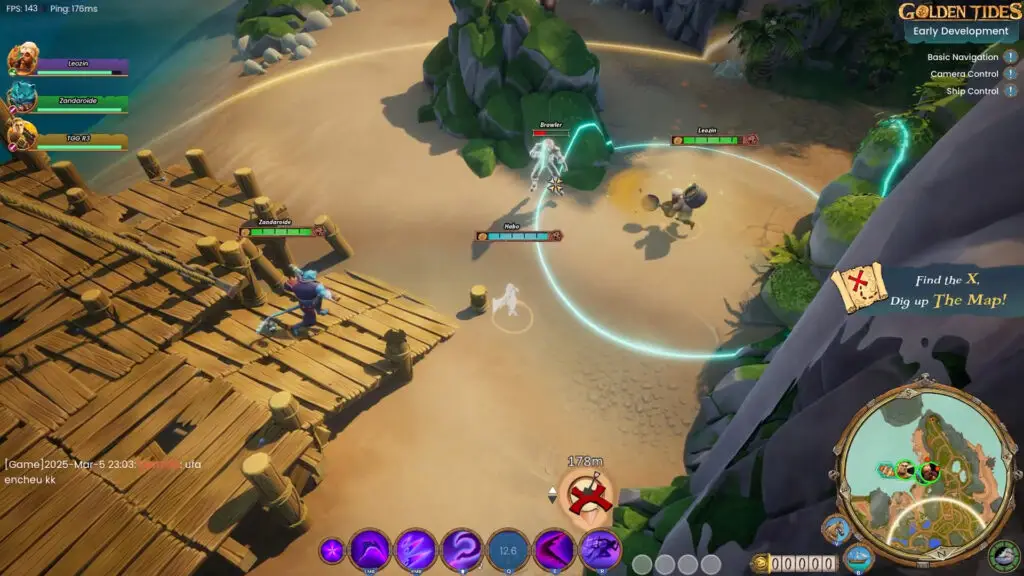Activate the horse mount icon
Screen dimensions: 1024x576
pos(836,530)
